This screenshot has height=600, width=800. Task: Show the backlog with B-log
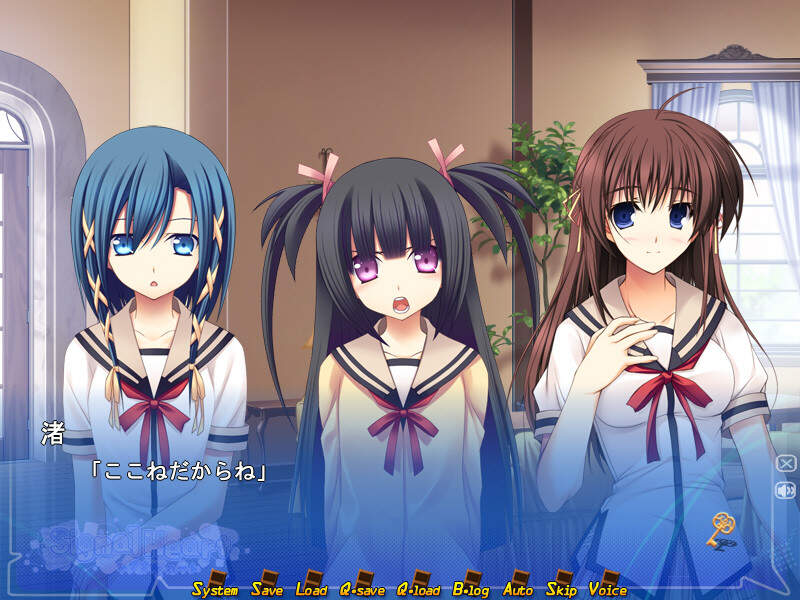[x=474, y=588]
